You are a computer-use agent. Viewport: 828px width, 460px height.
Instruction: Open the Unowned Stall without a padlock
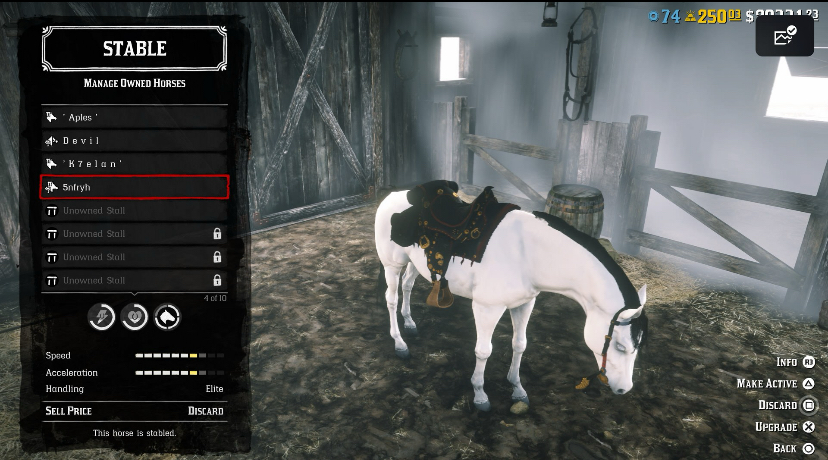coord(135,211)
